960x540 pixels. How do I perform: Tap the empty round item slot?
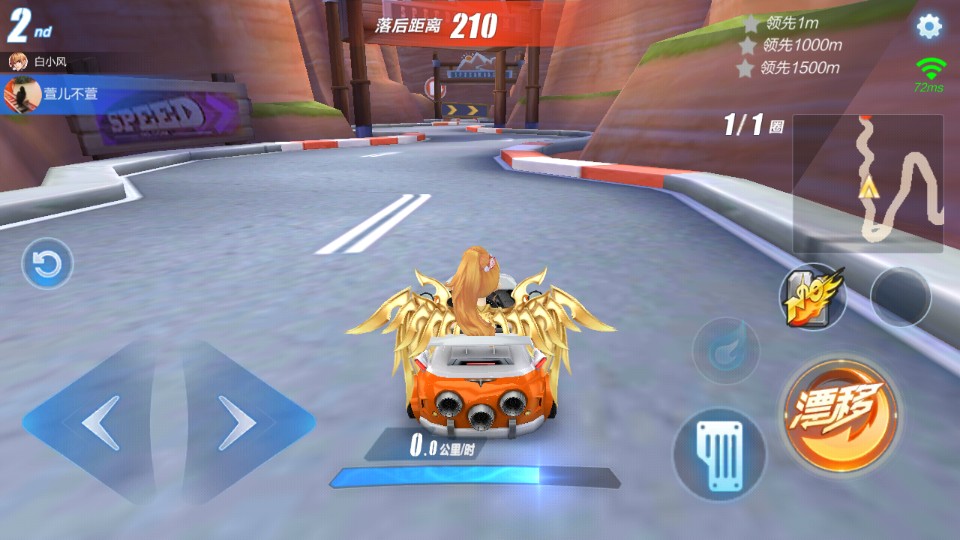click(x=900, y=296)
